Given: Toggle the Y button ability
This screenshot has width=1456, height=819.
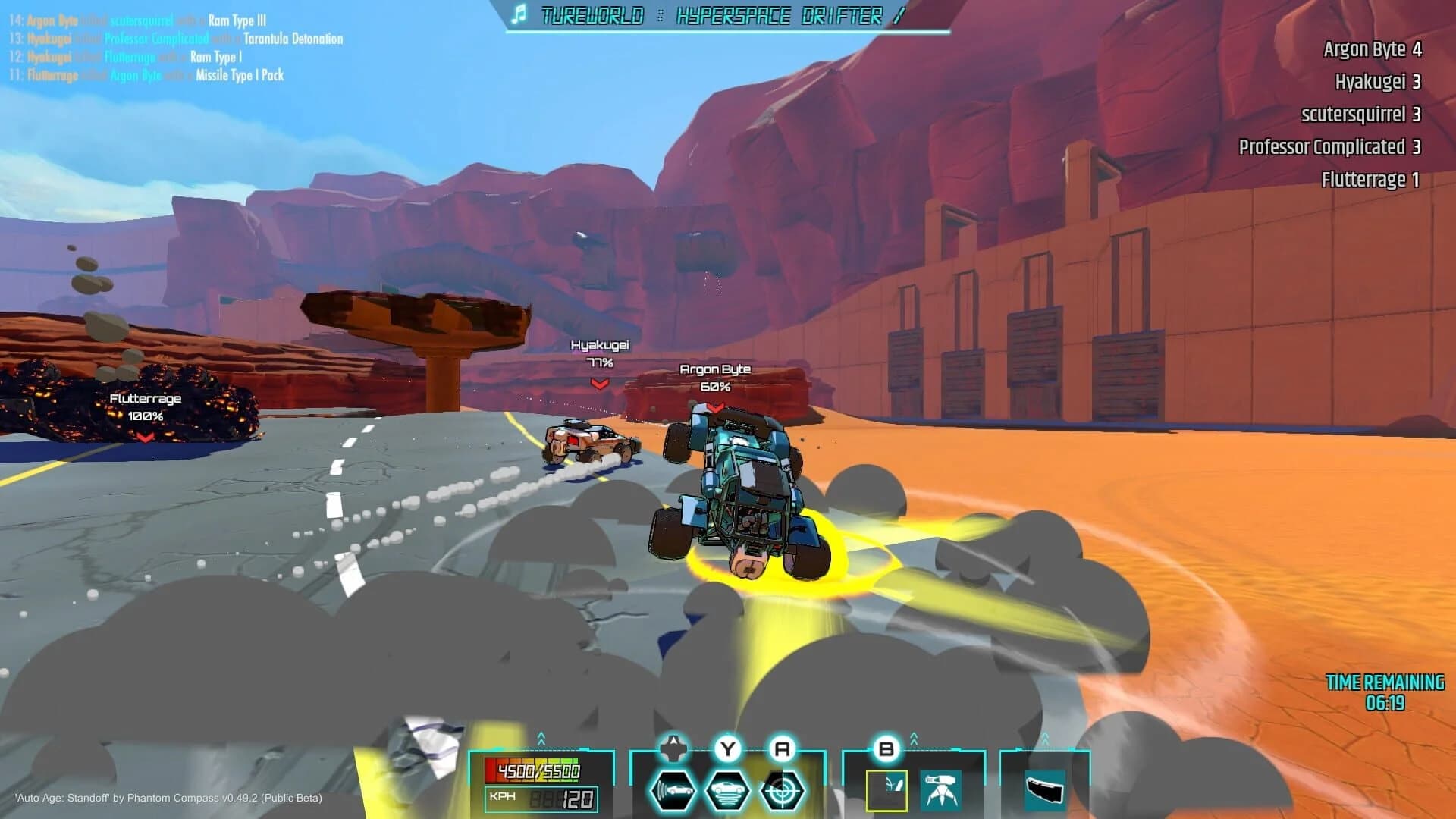Looking at the screenshot, I should [x=728, y=748].
